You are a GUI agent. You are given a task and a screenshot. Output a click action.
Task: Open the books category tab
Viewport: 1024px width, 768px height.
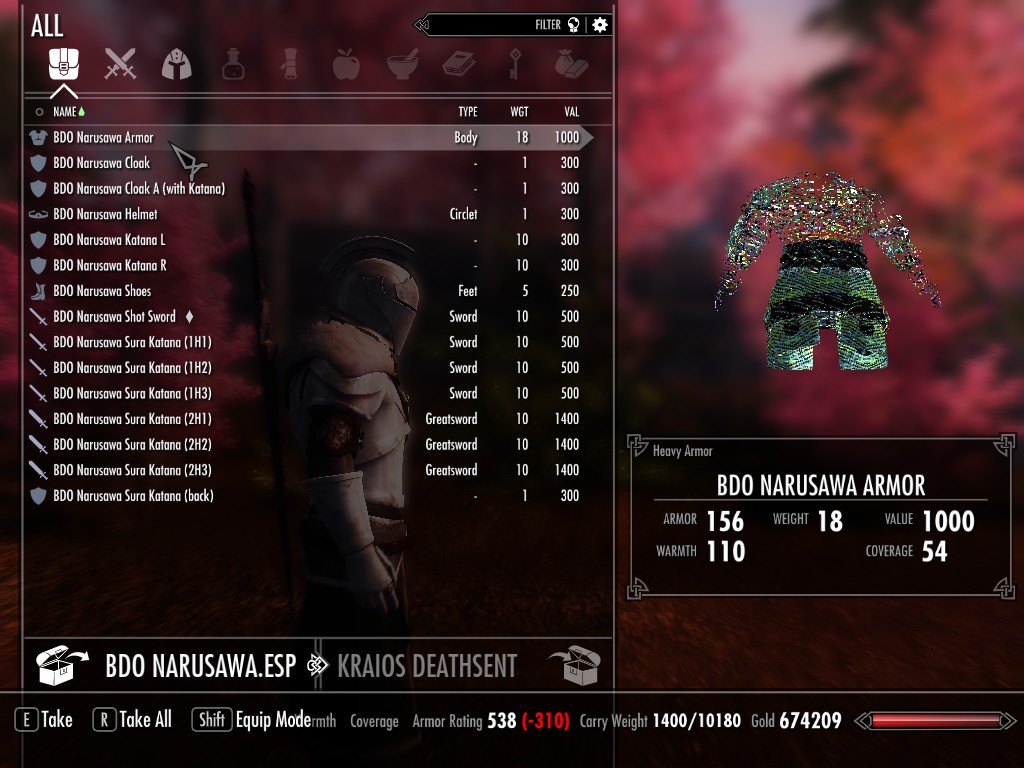coord(458,65)
